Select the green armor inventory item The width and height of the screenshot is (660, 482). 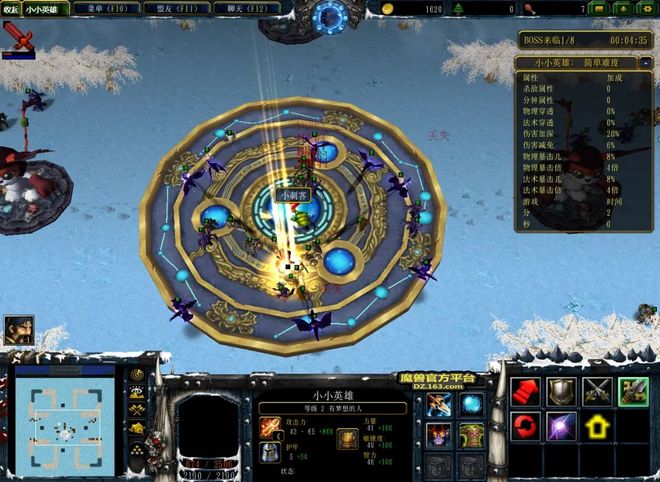click(471, 436)
